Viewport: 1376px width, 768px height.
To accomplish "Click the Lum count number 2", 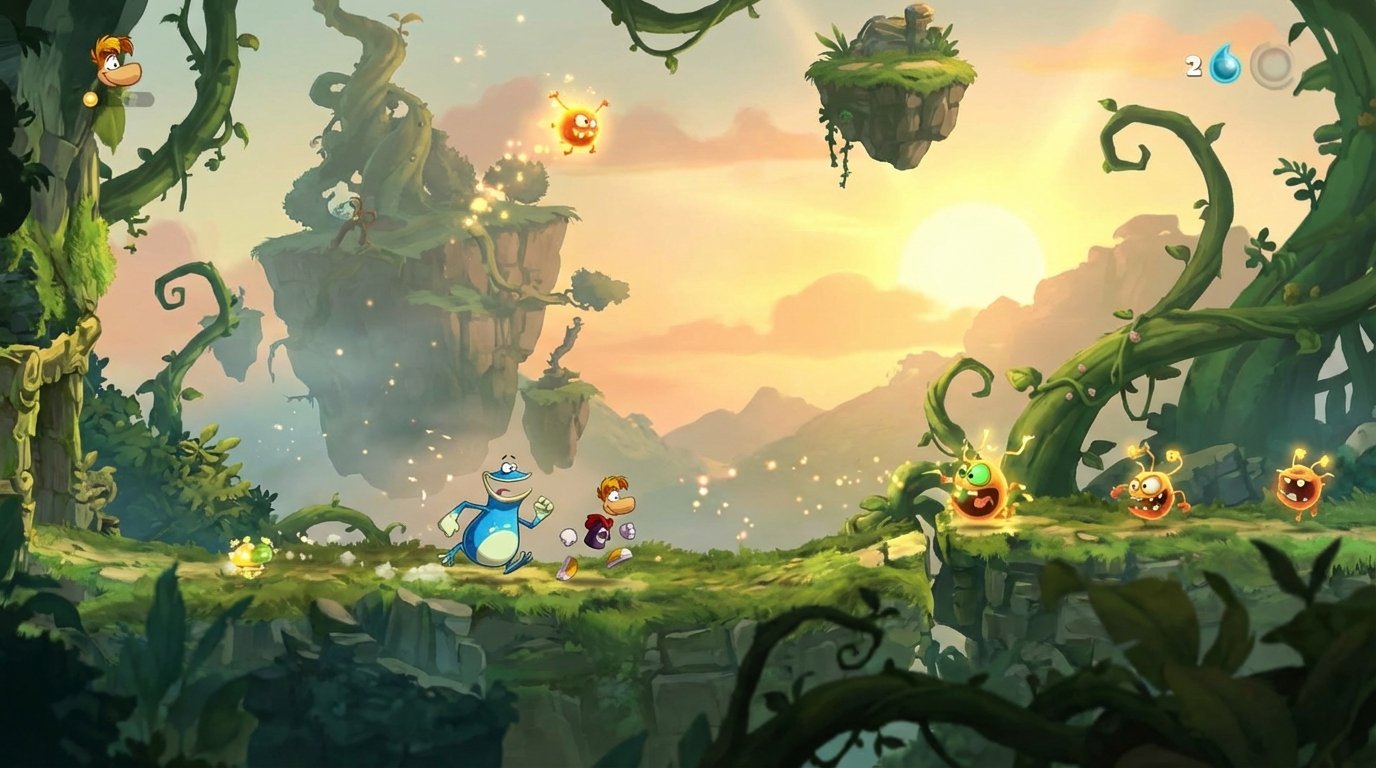I will tap(1192, 66).
